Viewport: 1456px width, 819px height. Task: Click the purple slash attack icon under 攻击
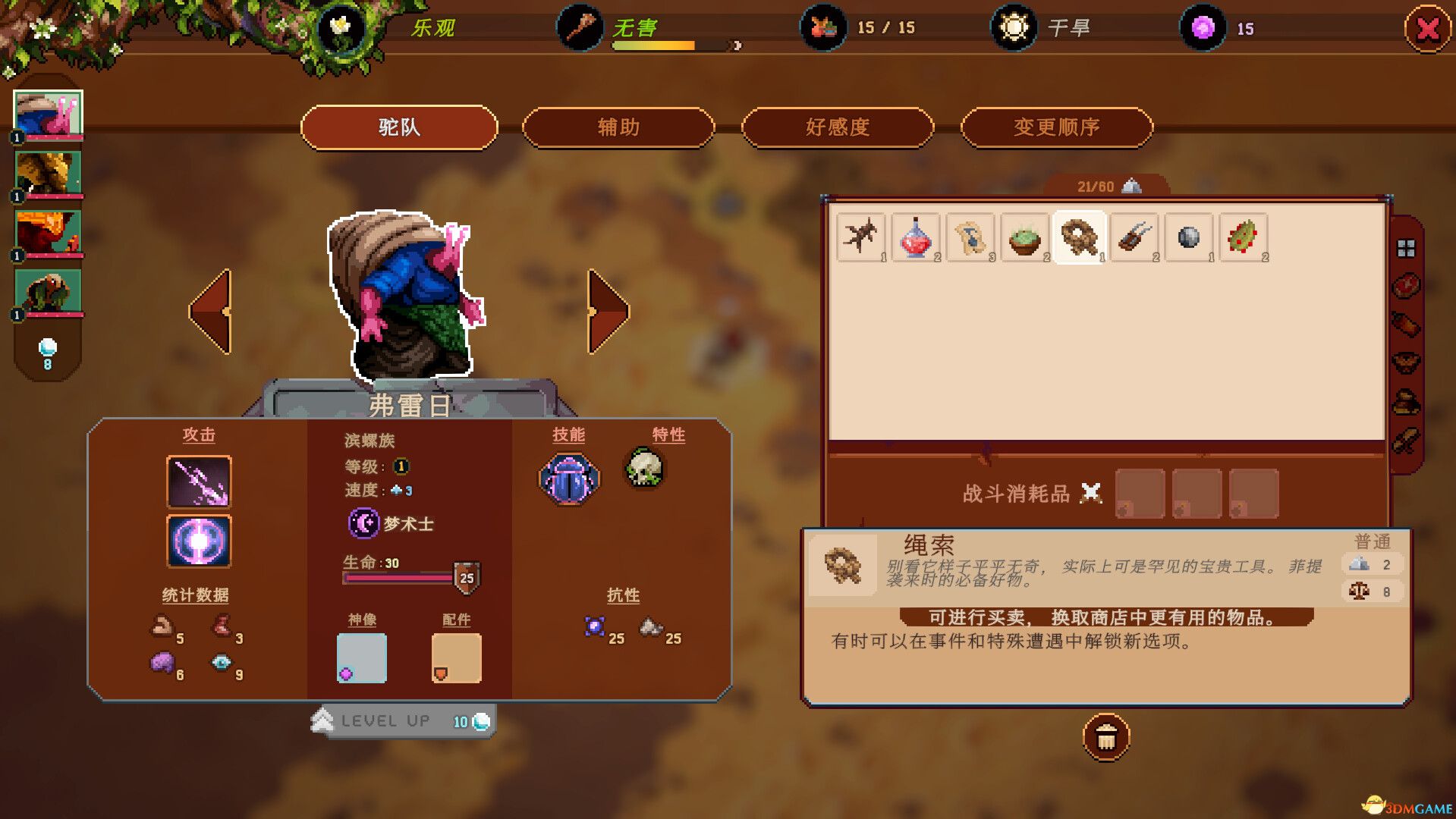pyautogui.click(x=199, y=482)
